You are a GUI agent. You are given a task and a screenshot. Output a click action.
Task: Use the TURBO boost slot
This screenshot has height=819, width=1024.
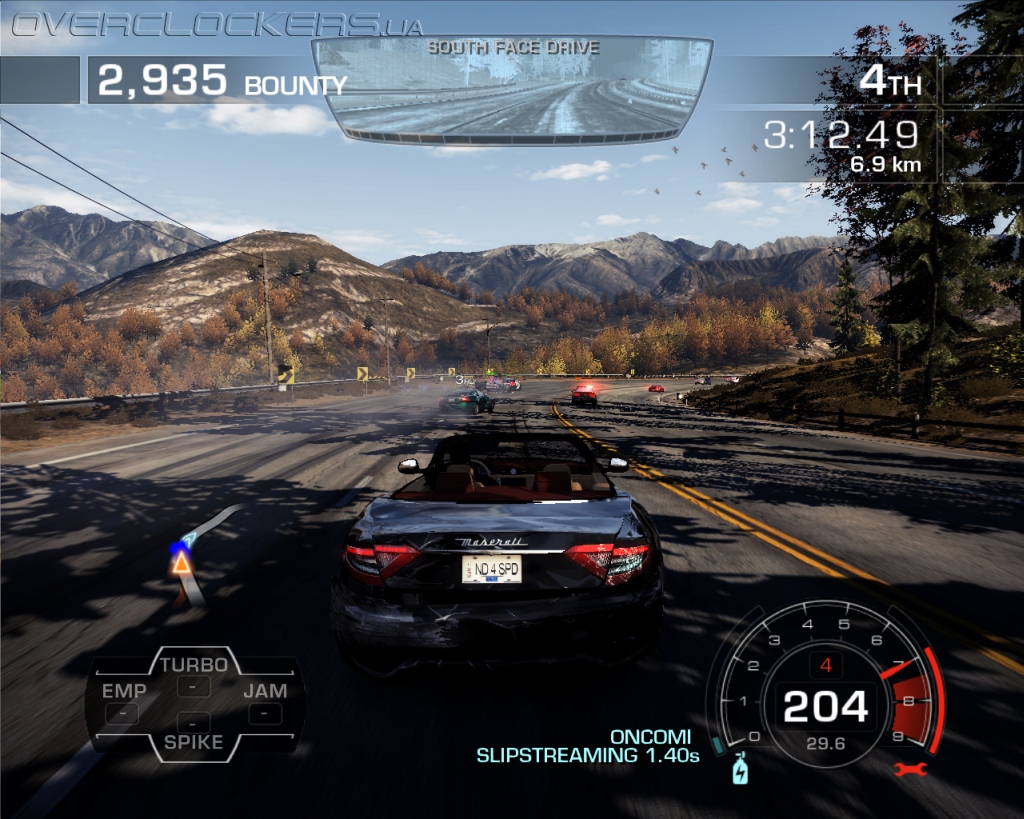click(193, 675)
